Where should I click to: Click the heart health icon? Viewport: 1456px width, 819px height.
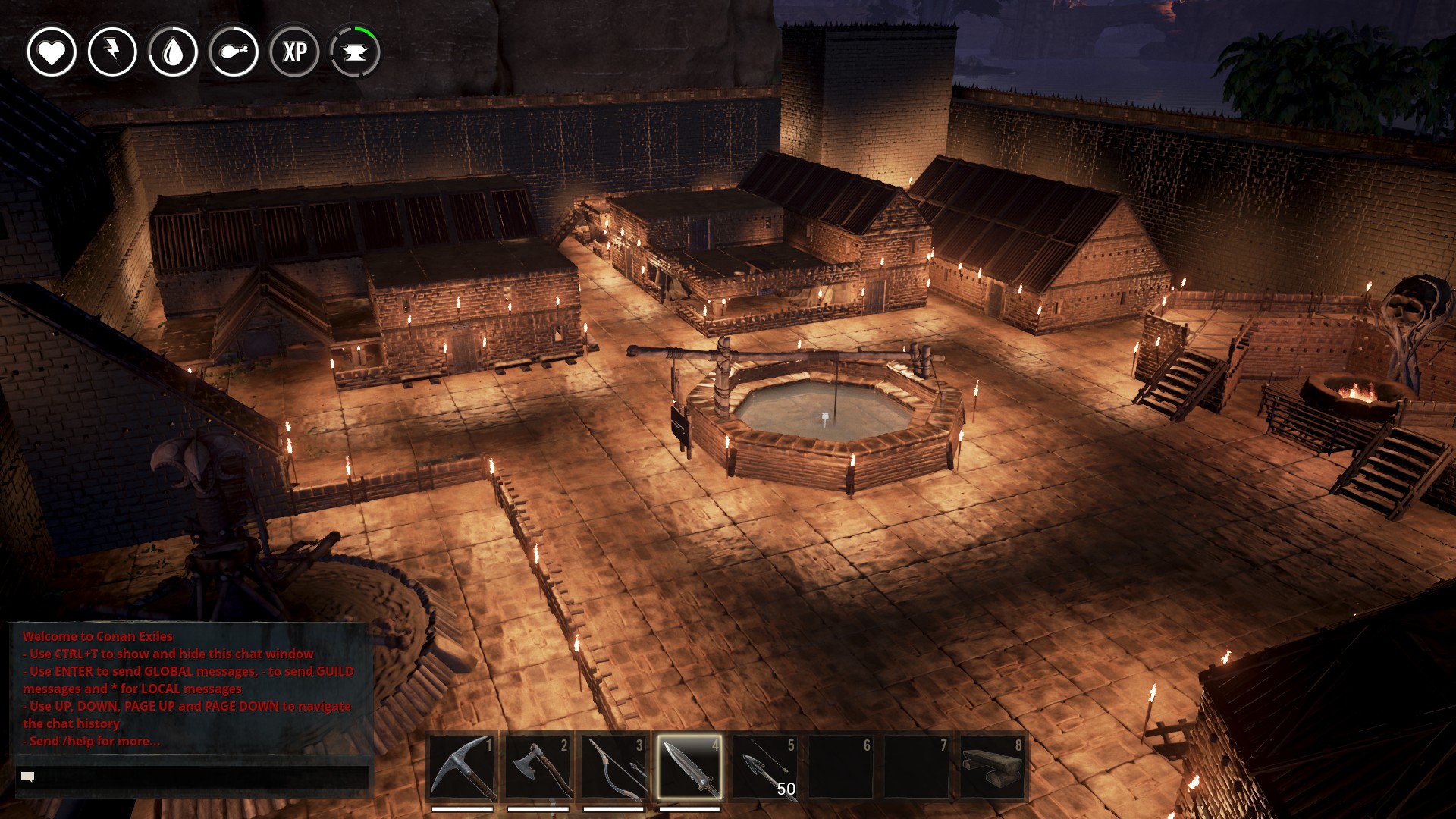(52, 52)
